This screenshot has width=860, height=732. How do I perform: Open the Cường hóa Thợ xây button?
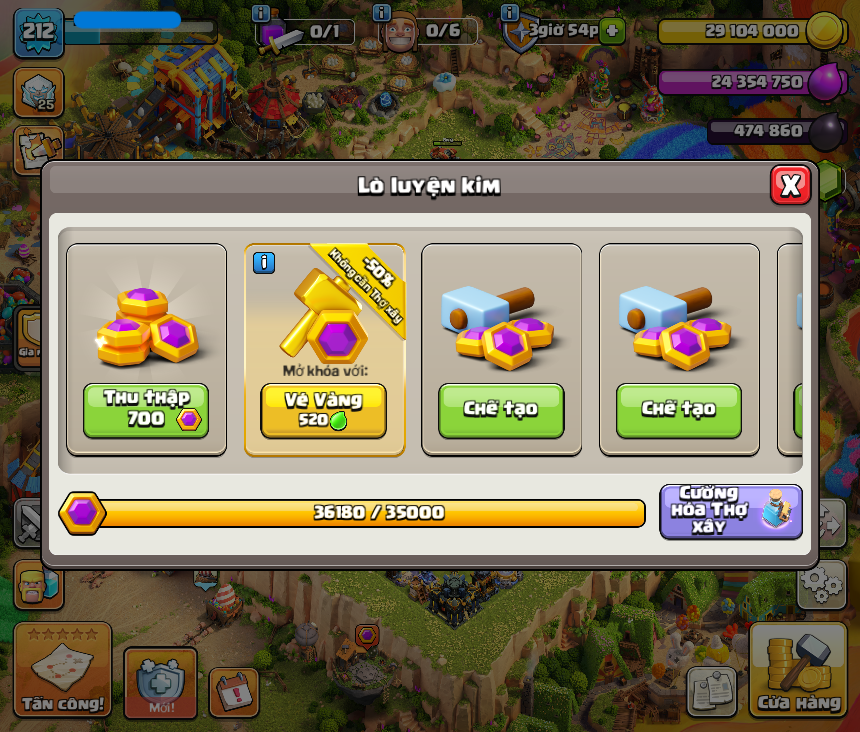(731, 511)
